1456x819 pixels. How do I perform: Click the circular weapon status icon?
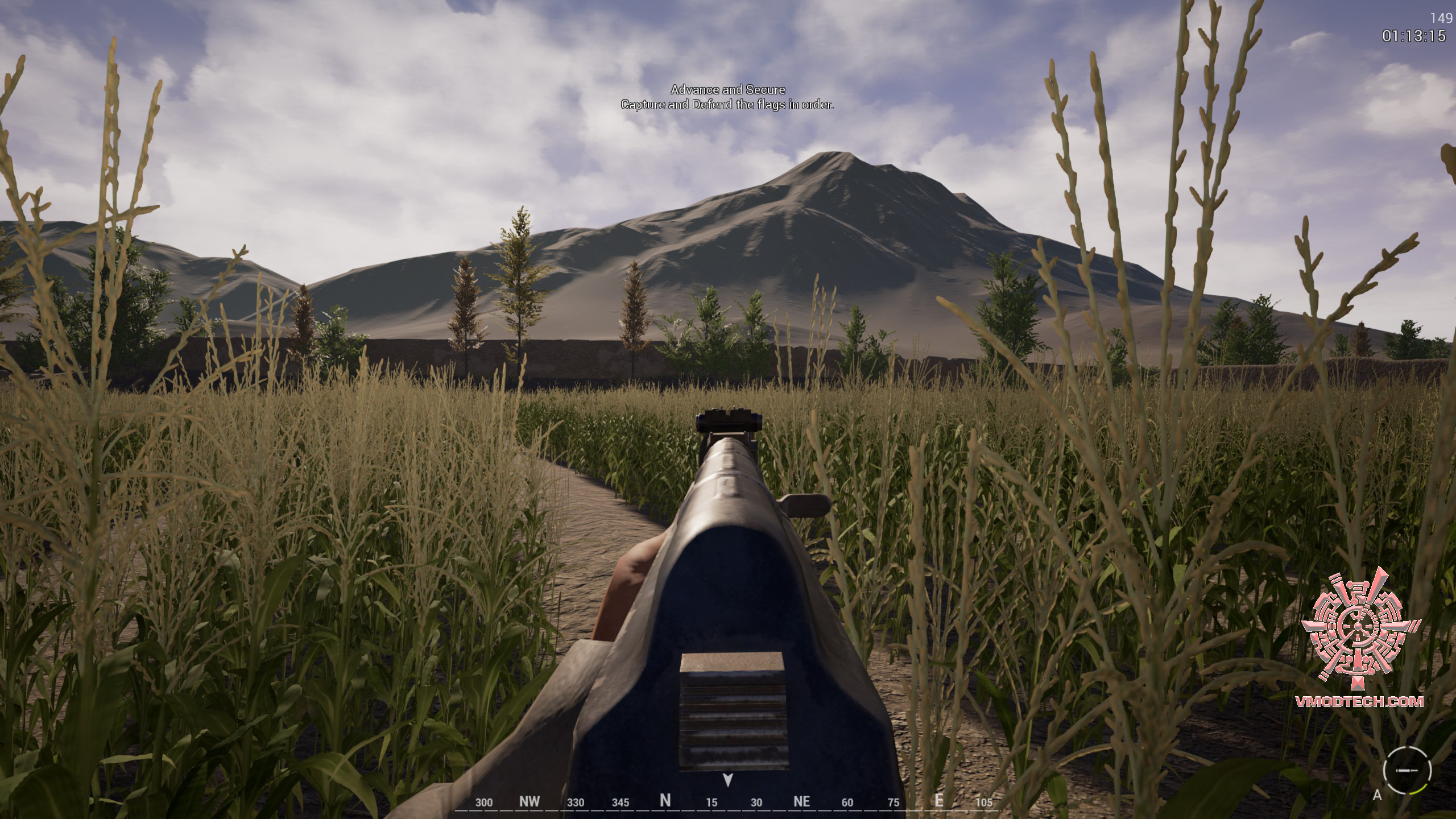(1407, 770)
